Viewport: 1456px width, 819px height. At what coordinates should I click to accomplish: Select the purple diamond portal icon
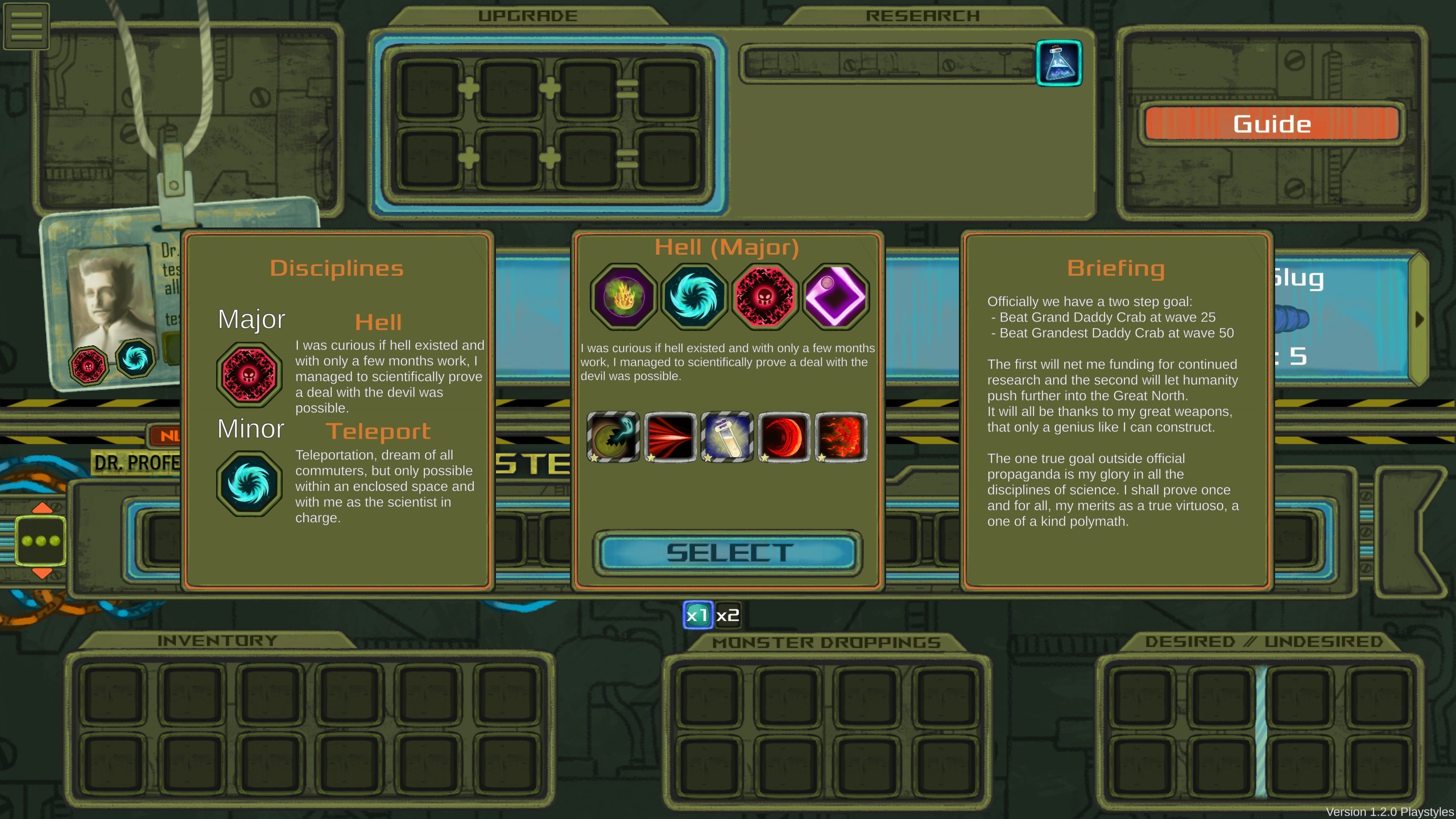(836, 294)
